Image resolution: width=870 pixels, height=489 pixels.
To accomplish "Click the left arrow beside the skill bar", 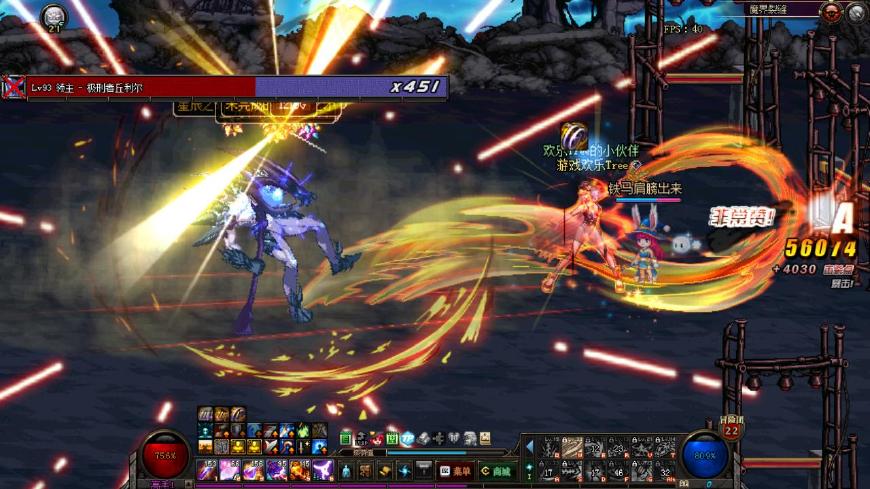I will click(529, 447).
